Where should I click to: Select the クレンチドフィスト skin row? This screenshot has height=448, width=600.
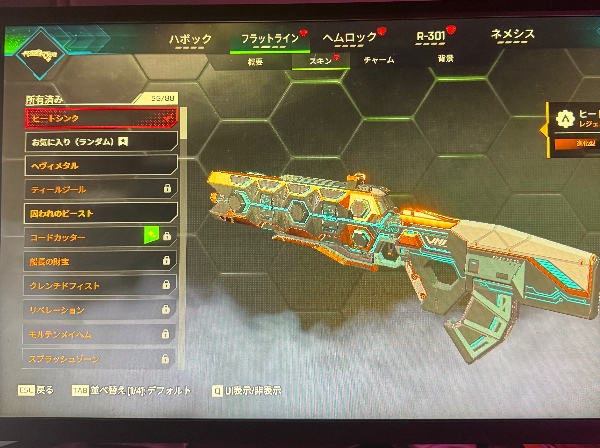[101, 285]
